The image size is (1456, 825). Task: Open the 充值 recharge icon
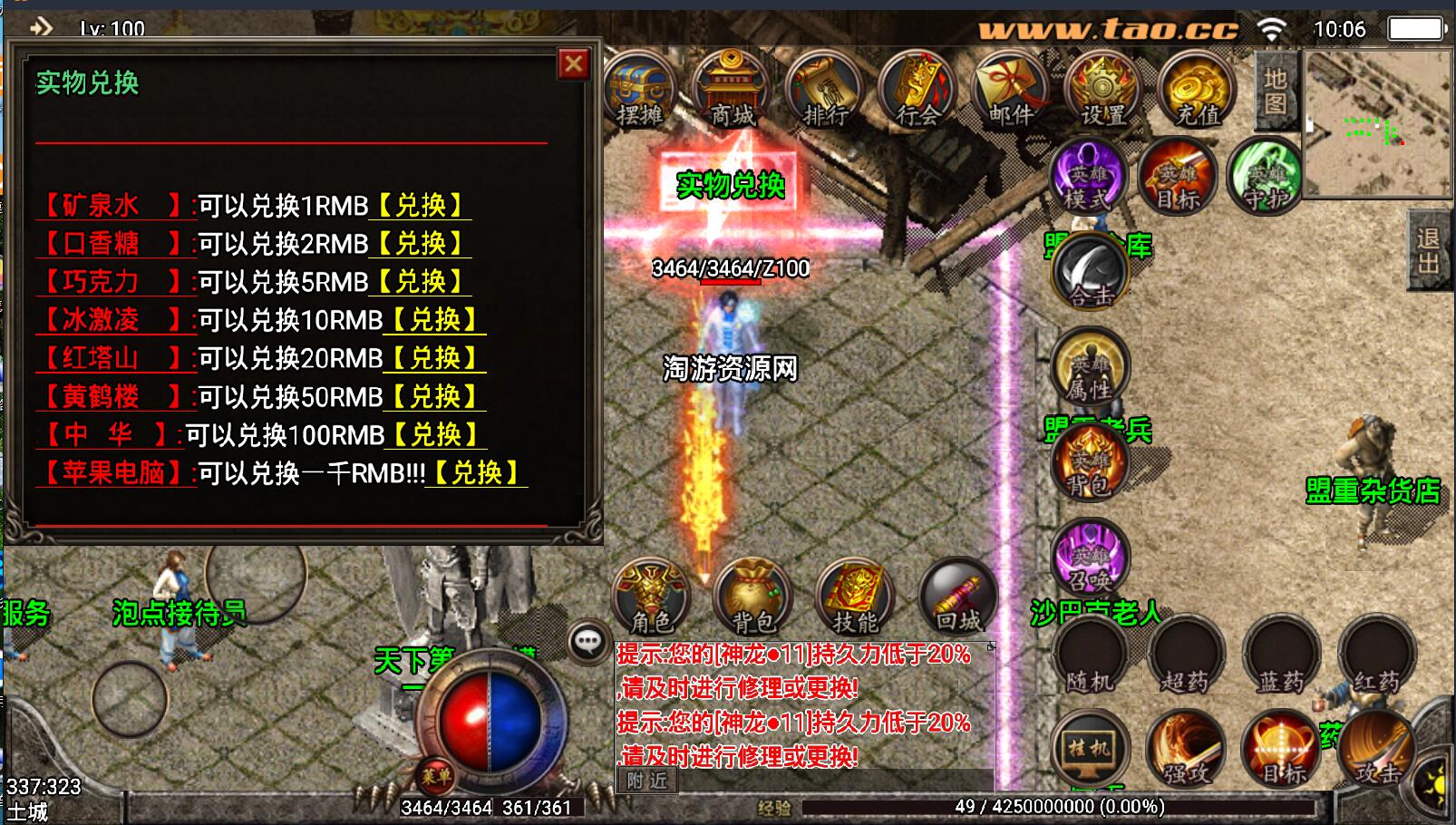pyautogui.click(x=1197, y=91)
